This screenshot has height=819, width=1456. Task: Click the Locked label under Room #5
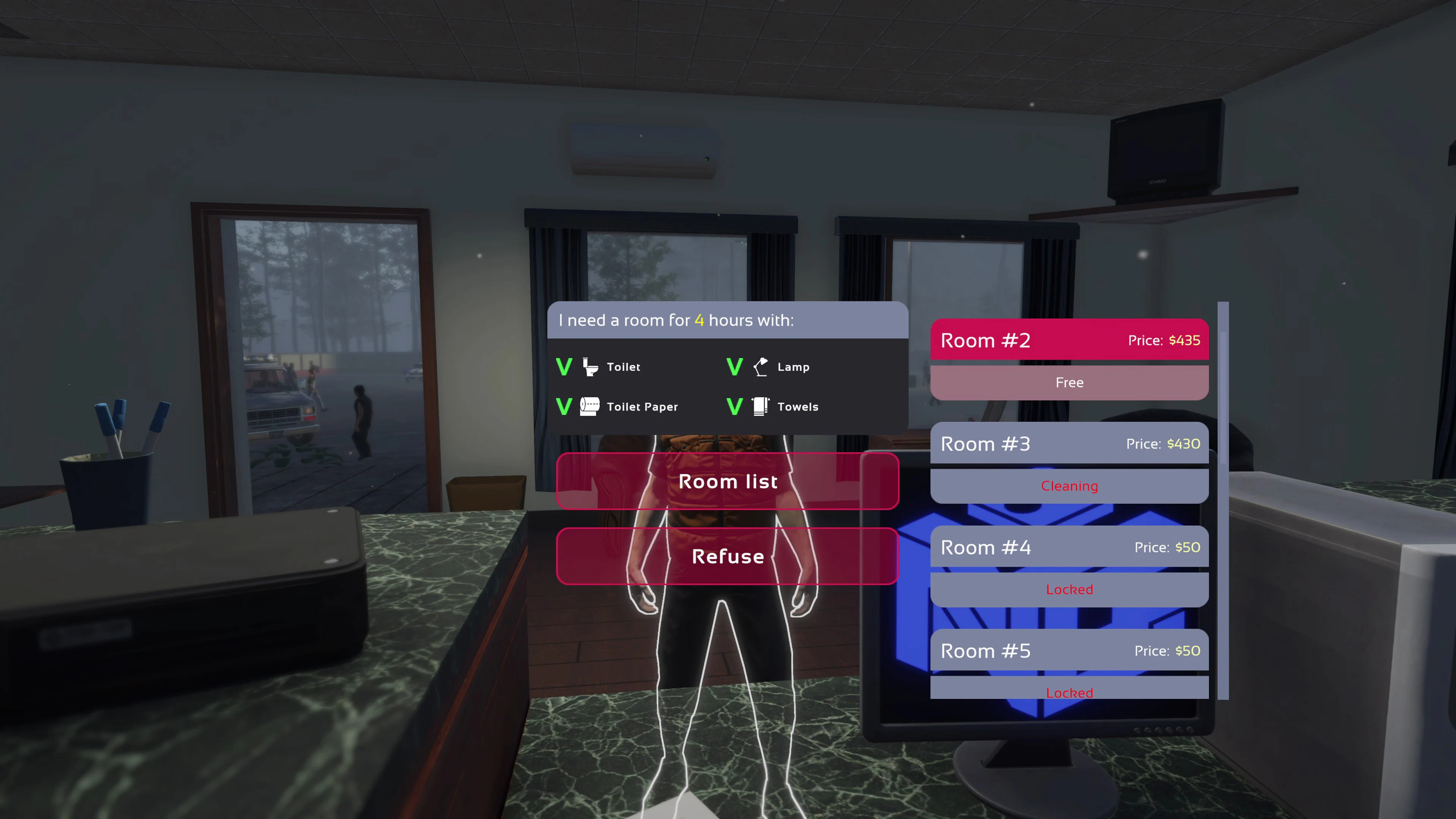pyautogui.click(x=1069, y=693)
